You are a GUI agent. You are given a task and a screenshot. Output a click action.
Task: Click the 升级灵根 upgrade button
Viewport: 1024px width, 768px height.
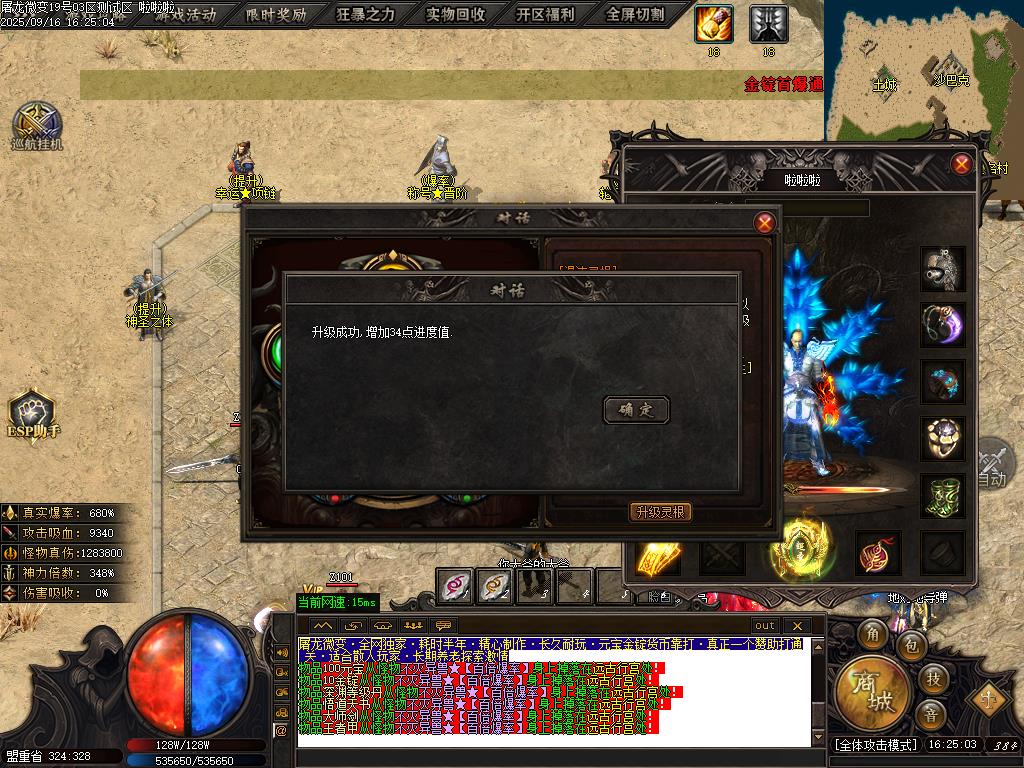tap(660, 512)
